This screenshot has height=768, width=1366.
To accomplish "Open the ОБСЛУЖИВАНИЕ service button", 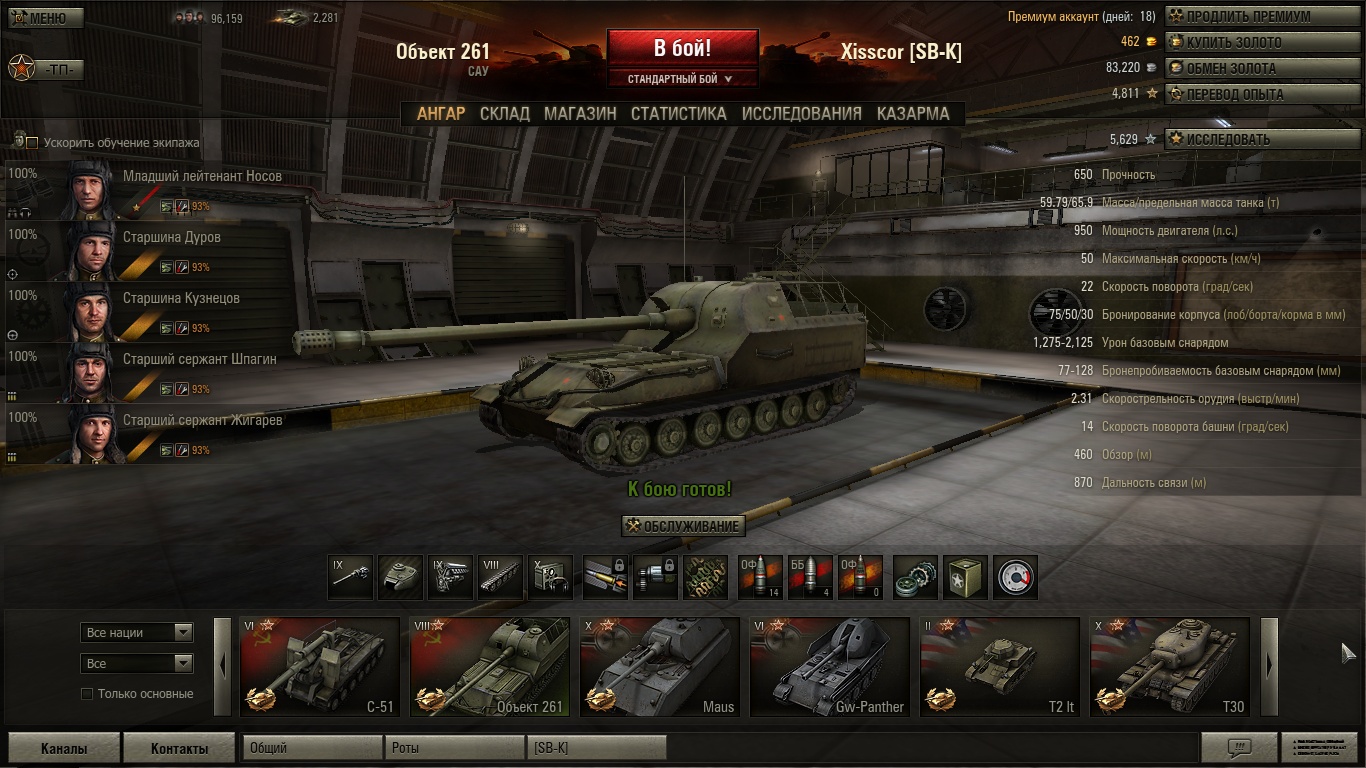I will (684, 527).
